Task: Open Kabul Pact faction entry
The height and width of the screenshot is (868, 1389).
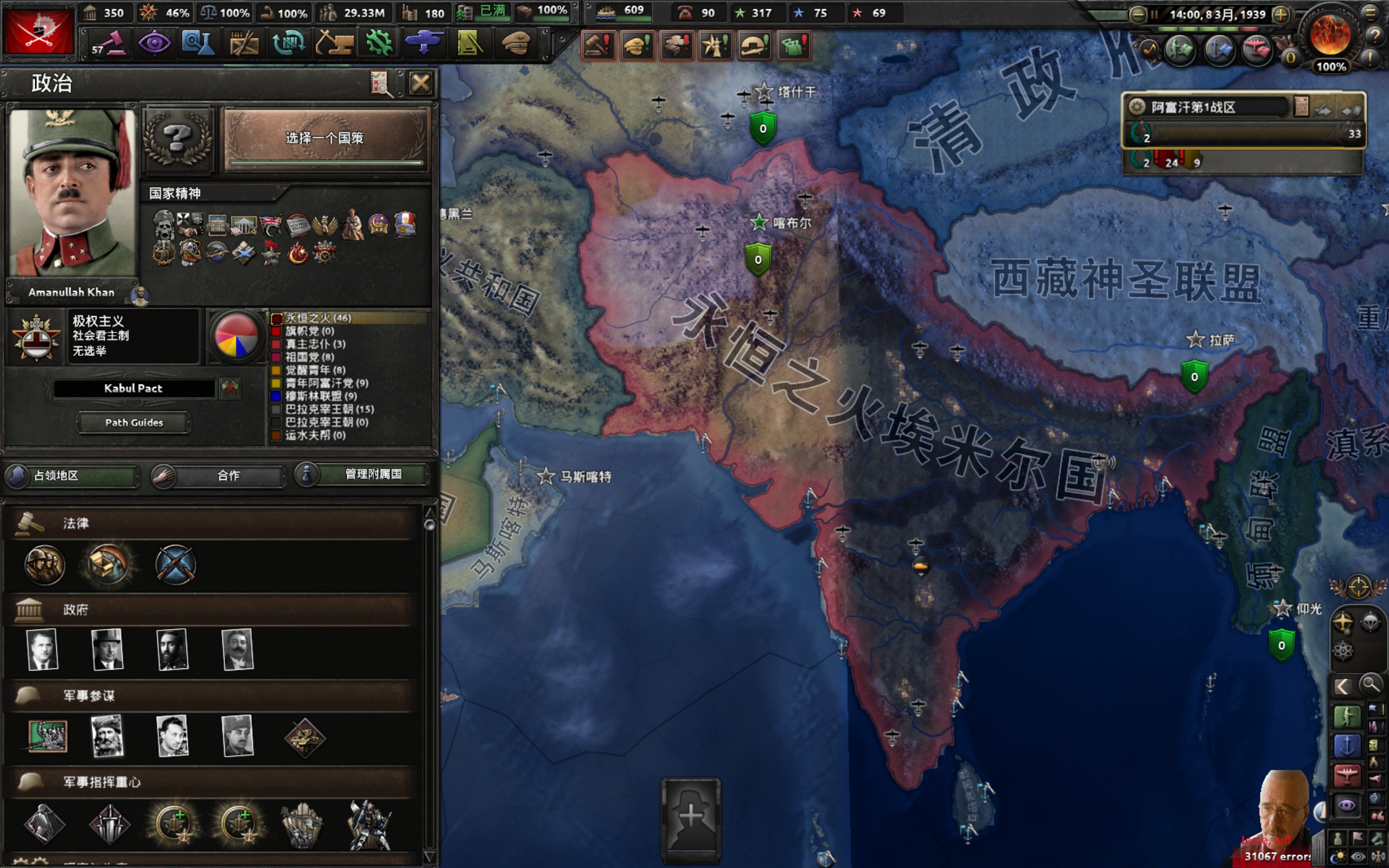Action: 133,388
